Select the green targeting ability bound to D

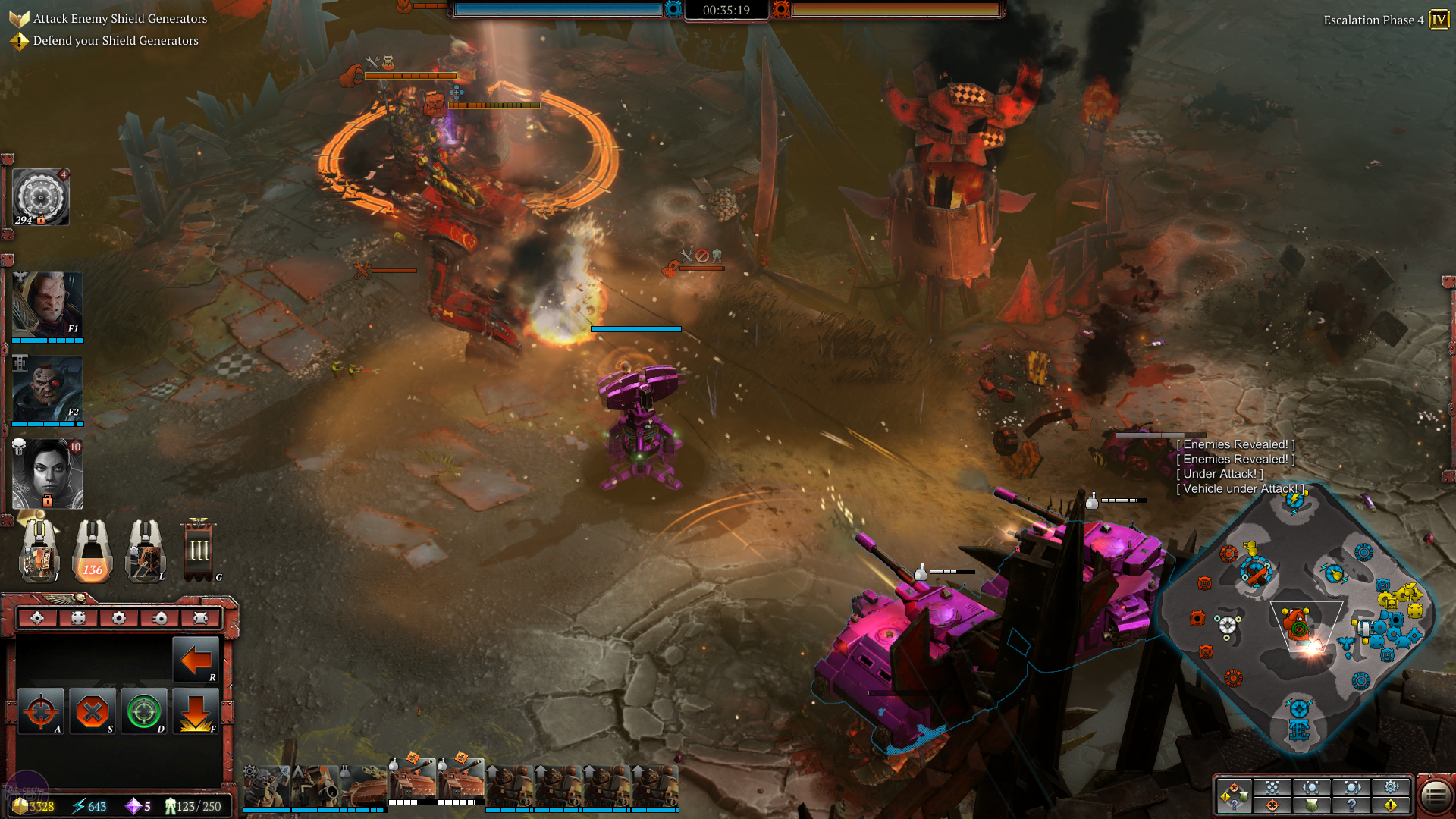click(146, 711)
